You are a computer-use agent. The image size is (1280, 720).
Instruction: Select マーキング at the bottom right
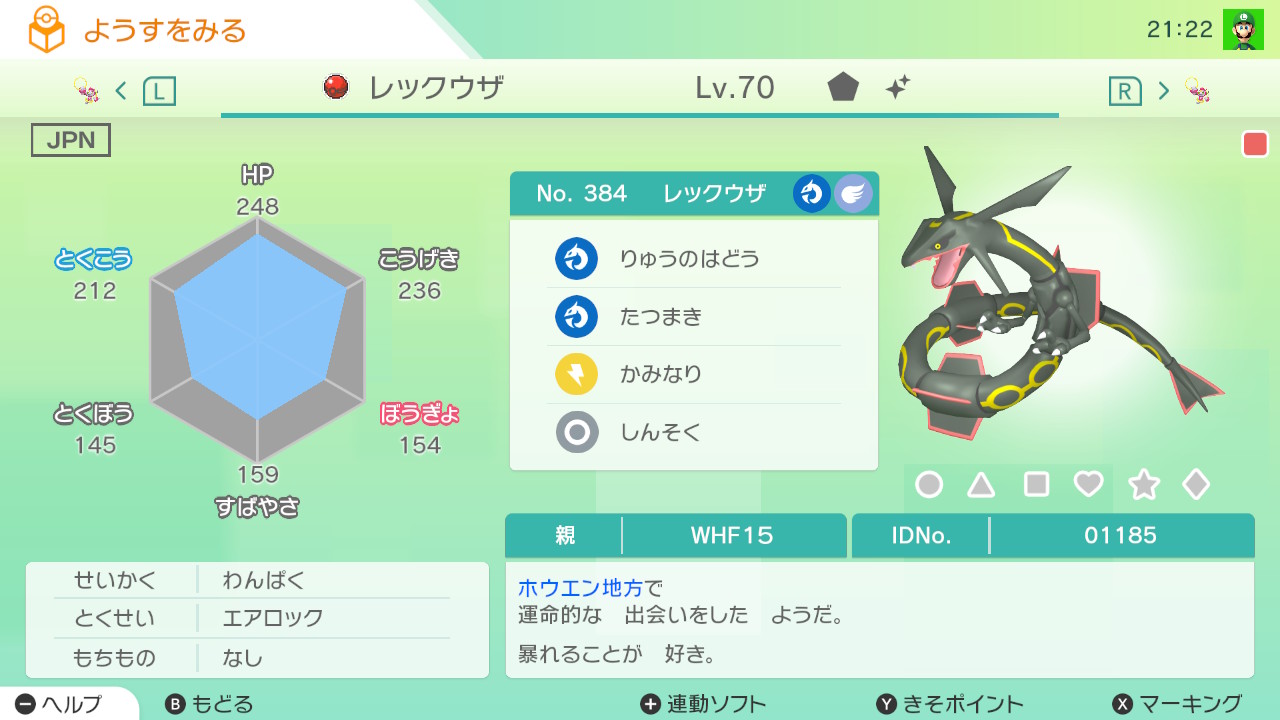[x=1176, y=703]
